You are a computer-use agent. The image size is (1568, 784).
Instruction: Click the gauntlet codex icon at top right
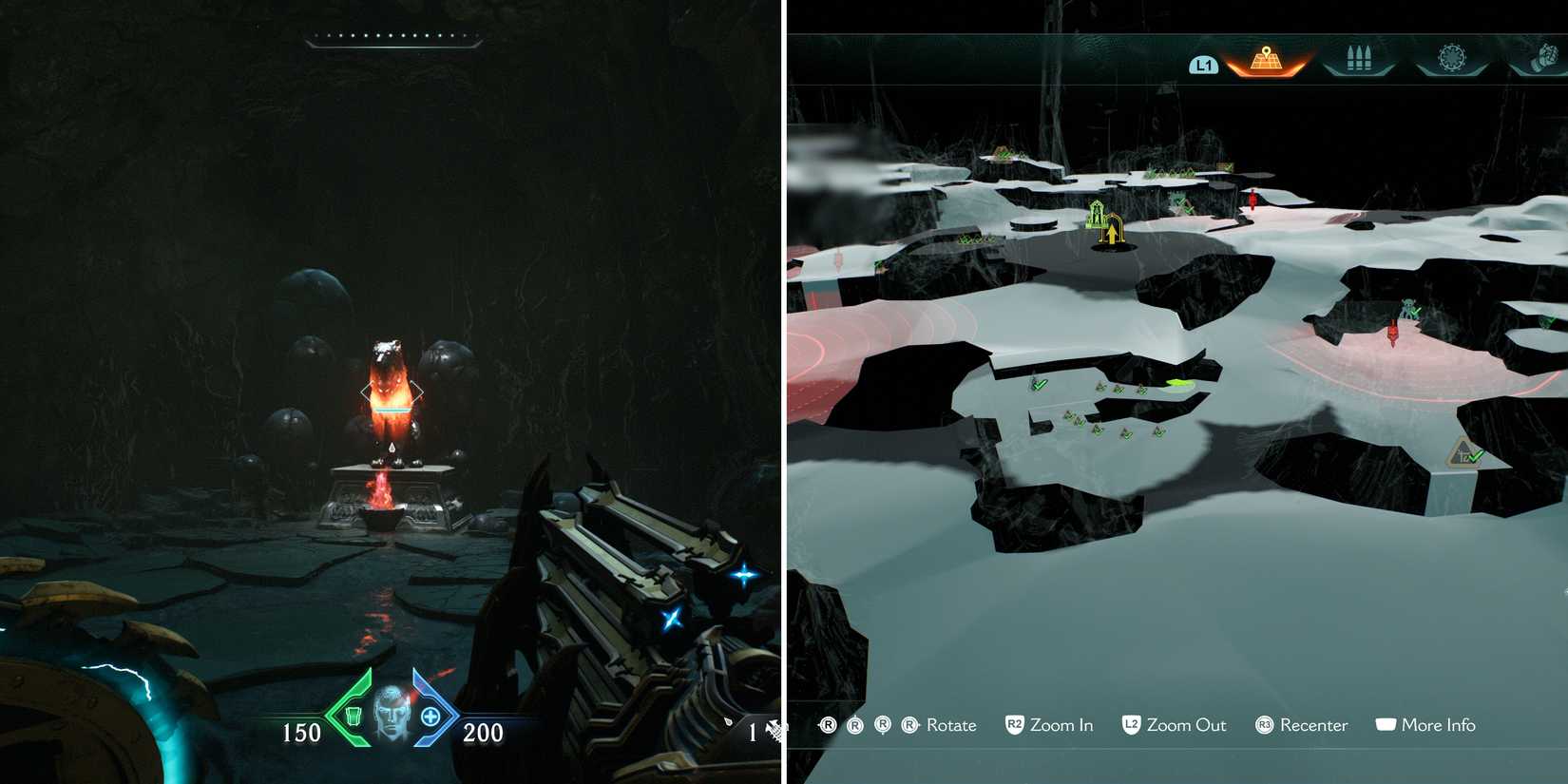coord(1544,55)
